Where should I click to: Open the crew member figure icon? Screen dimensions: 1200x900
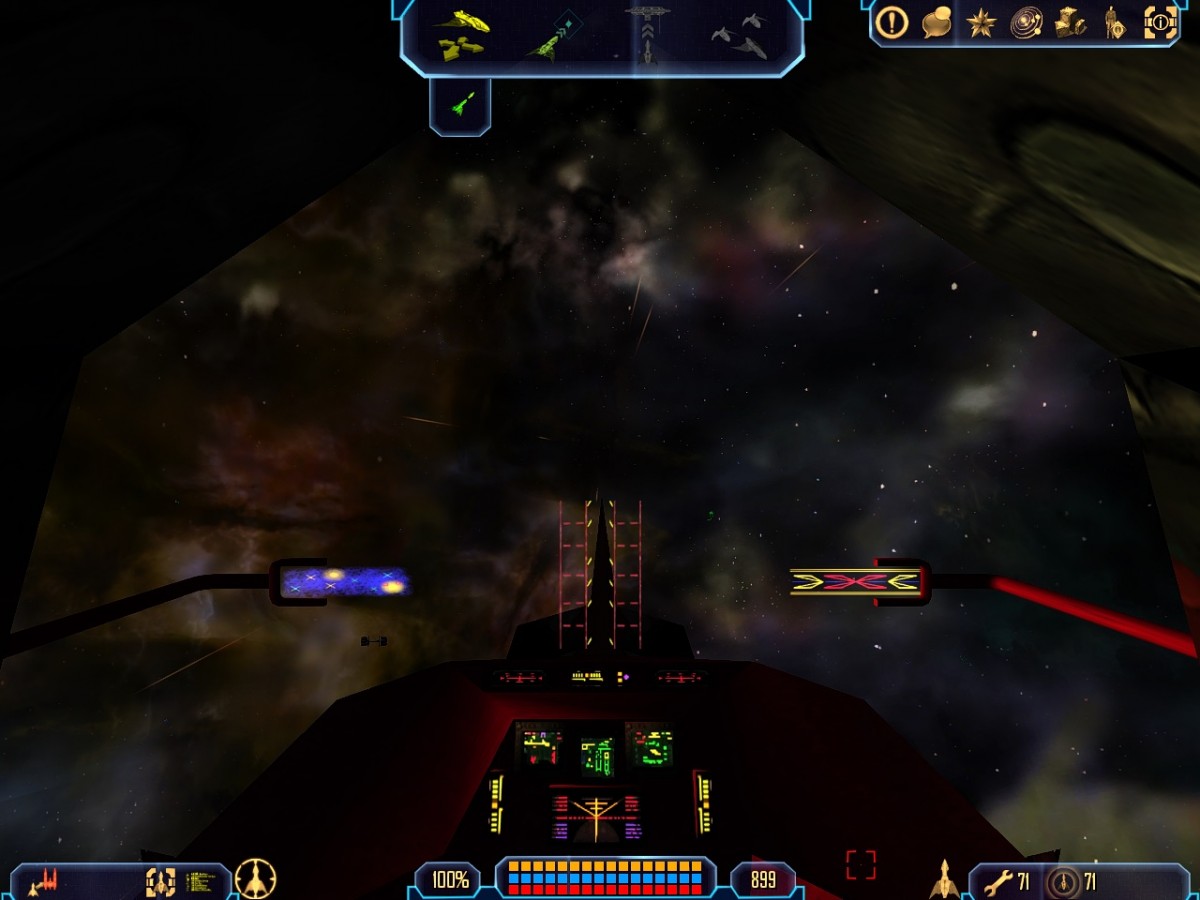pos(1115,23)
